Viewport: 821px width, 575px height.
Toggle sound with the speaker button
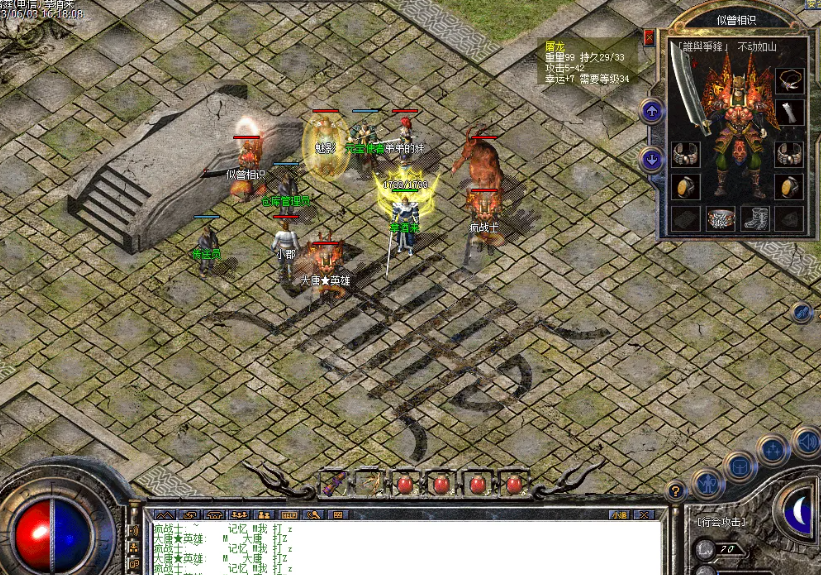coord(805,441)
